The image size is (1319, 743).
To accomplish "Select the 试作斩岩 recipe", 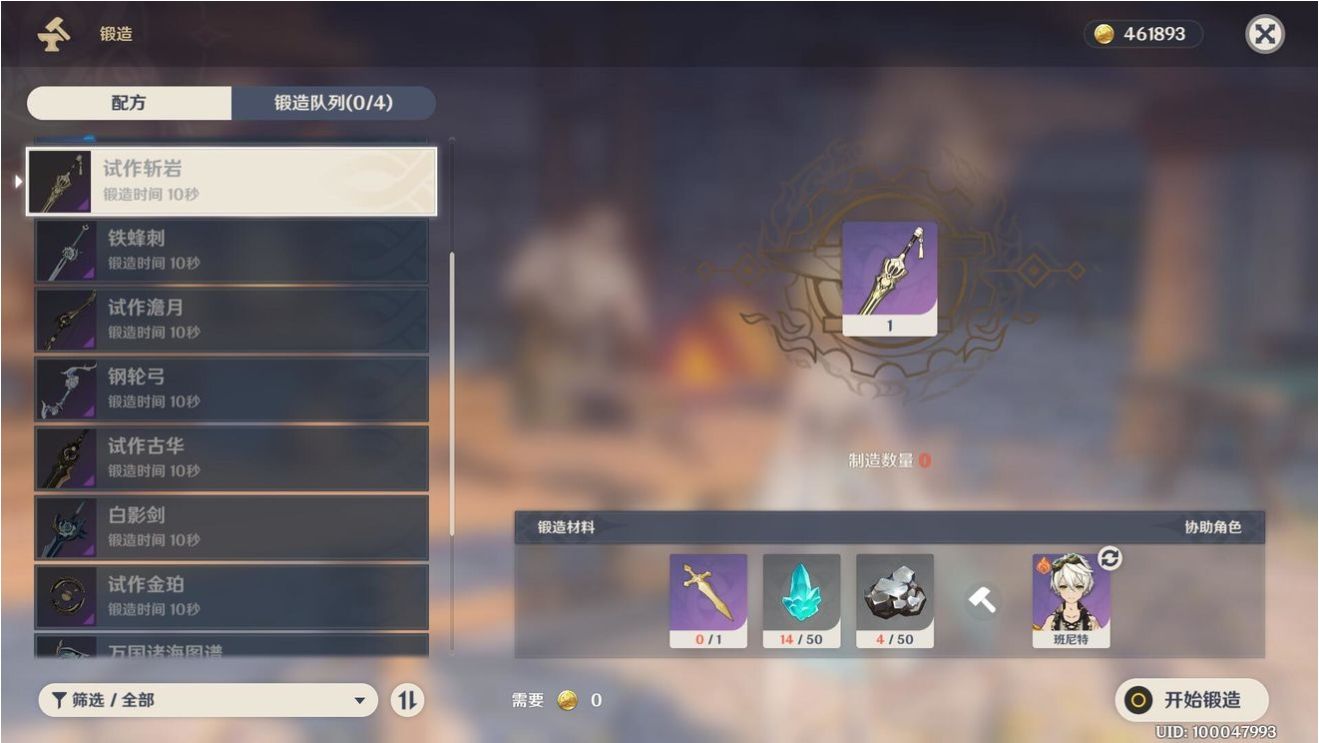I will point(232,181).
